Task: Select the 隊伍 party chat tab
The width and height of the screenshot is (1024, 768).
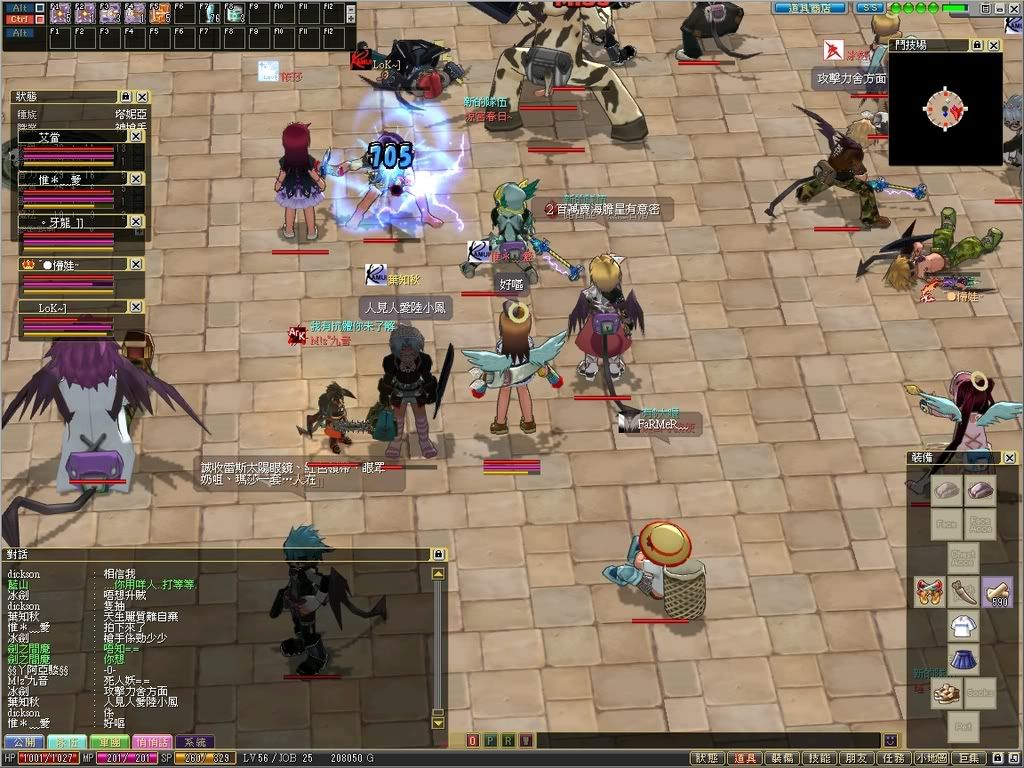Action: coord(66,742)
